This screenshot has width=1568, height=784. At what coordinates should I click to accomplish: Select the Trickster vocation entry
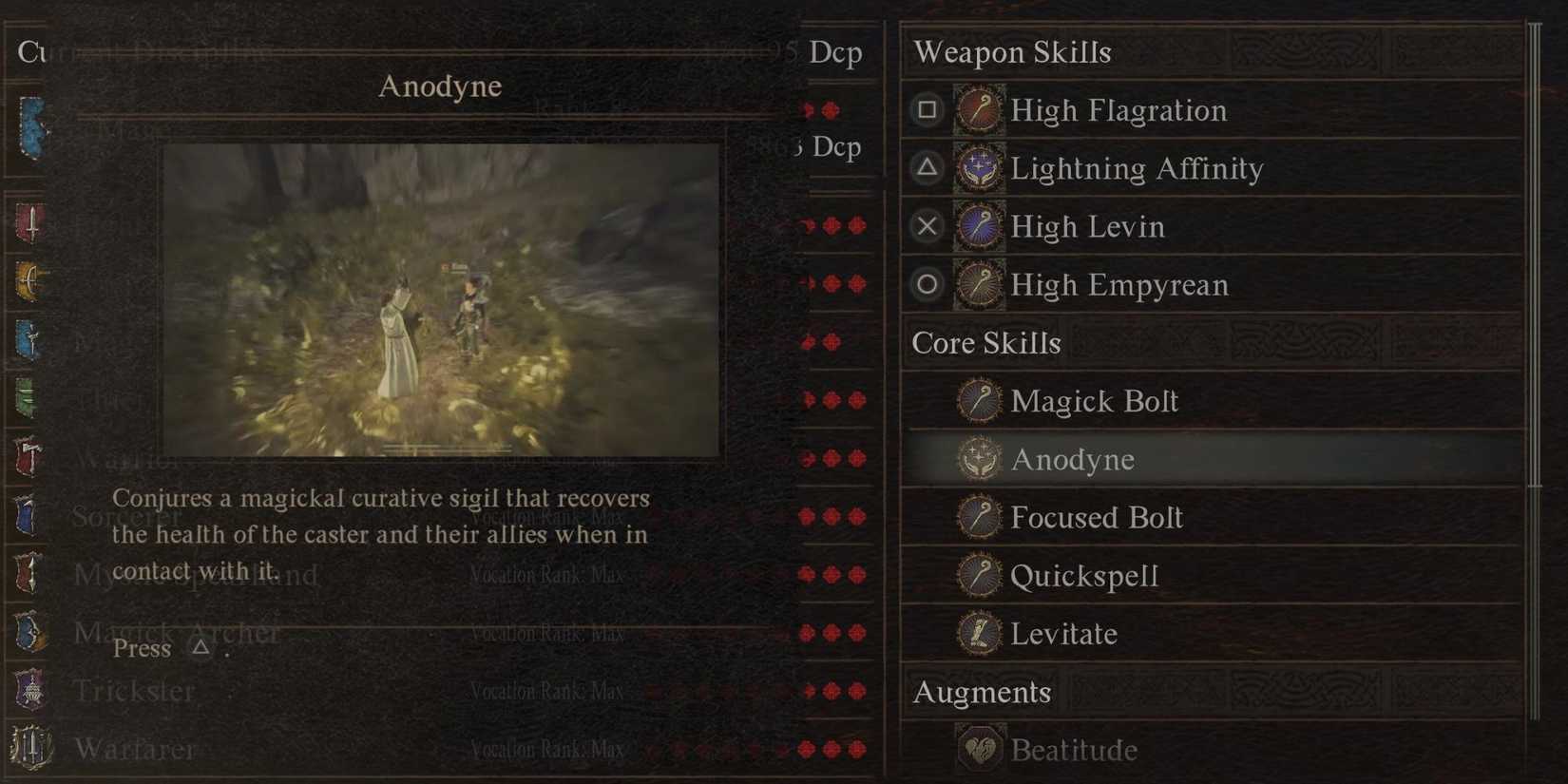[x=135, y=691]
